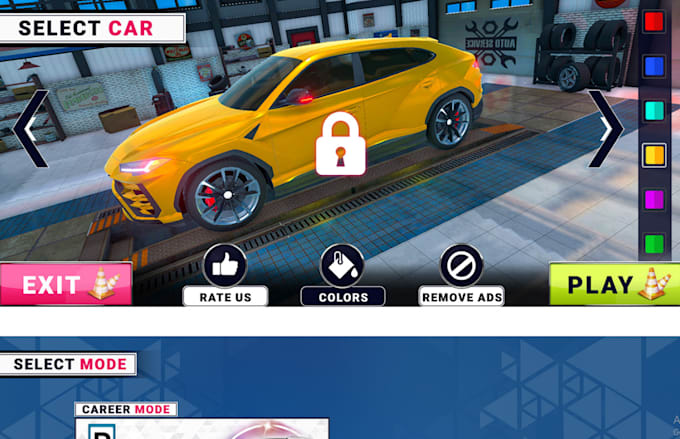This screenshot has width=680, height=439.
Task: Pick the red paint color
Action: coord(654,22)
